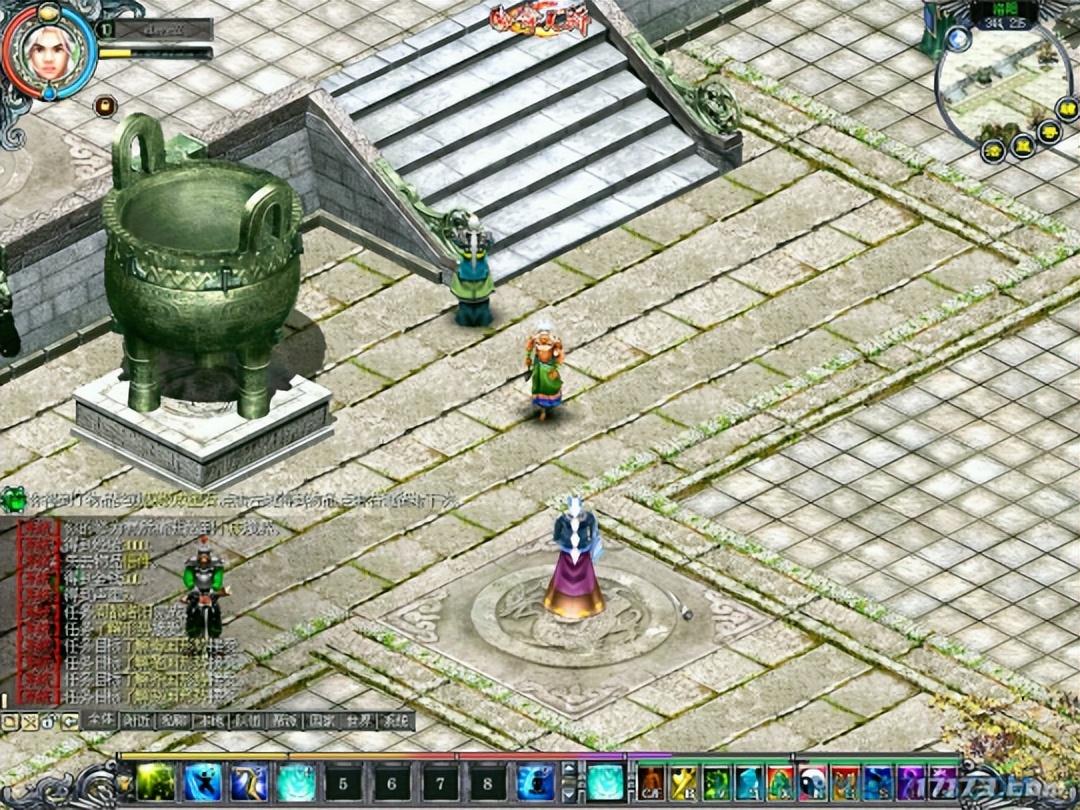The height and width of the screenshot is (810, 1080).
Task: Click the player portrait in the corner
Action: [47, 50]
